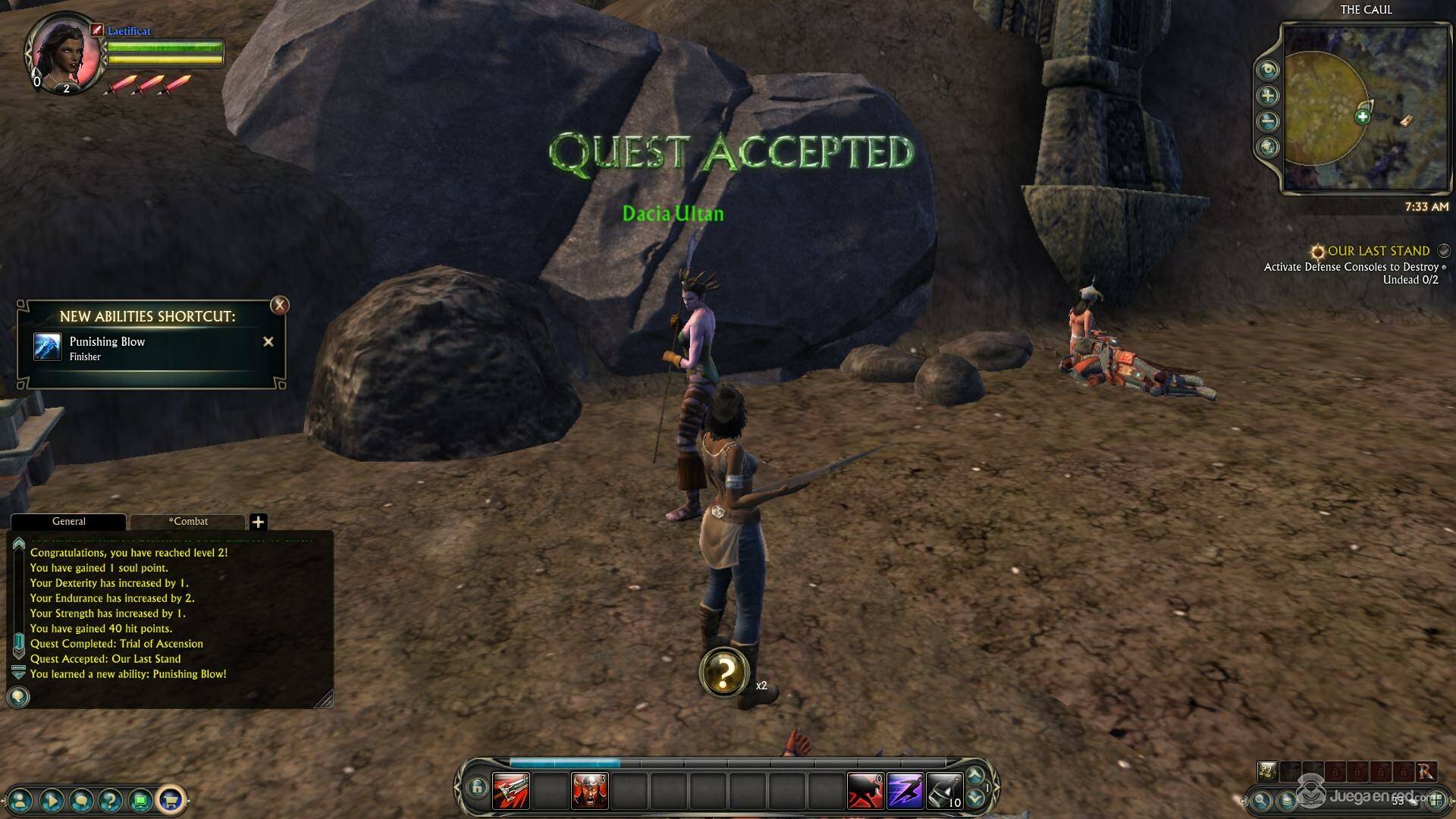The width and height of the screenshot is (1456, 819).
Task: Select the General chat tab
Action: pyautogui.click(x=68, y=522)
